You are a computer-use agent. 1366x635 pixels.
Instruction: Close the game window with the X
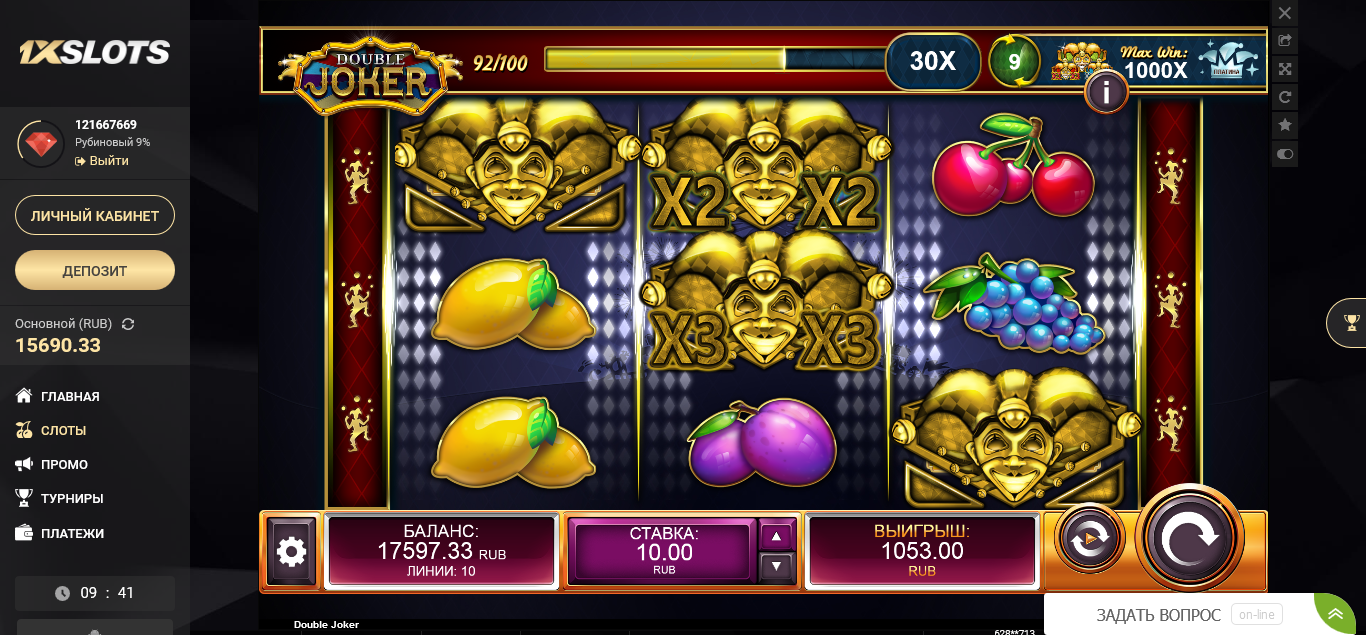[x=1285, y=13]
